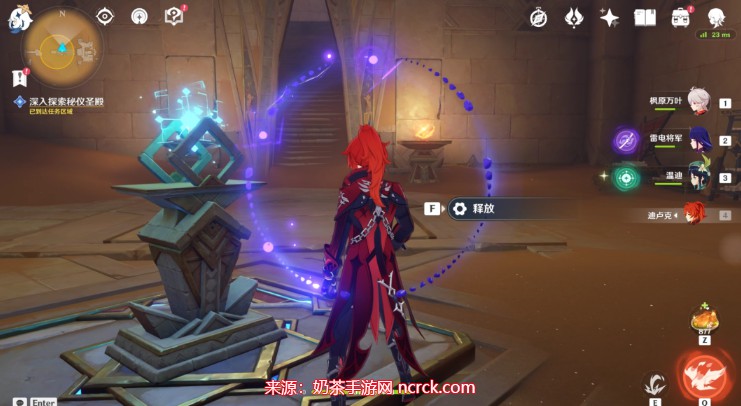Switch to party member 雷电将军
This screenshot has width=741, height=406.
click(697, 140)
